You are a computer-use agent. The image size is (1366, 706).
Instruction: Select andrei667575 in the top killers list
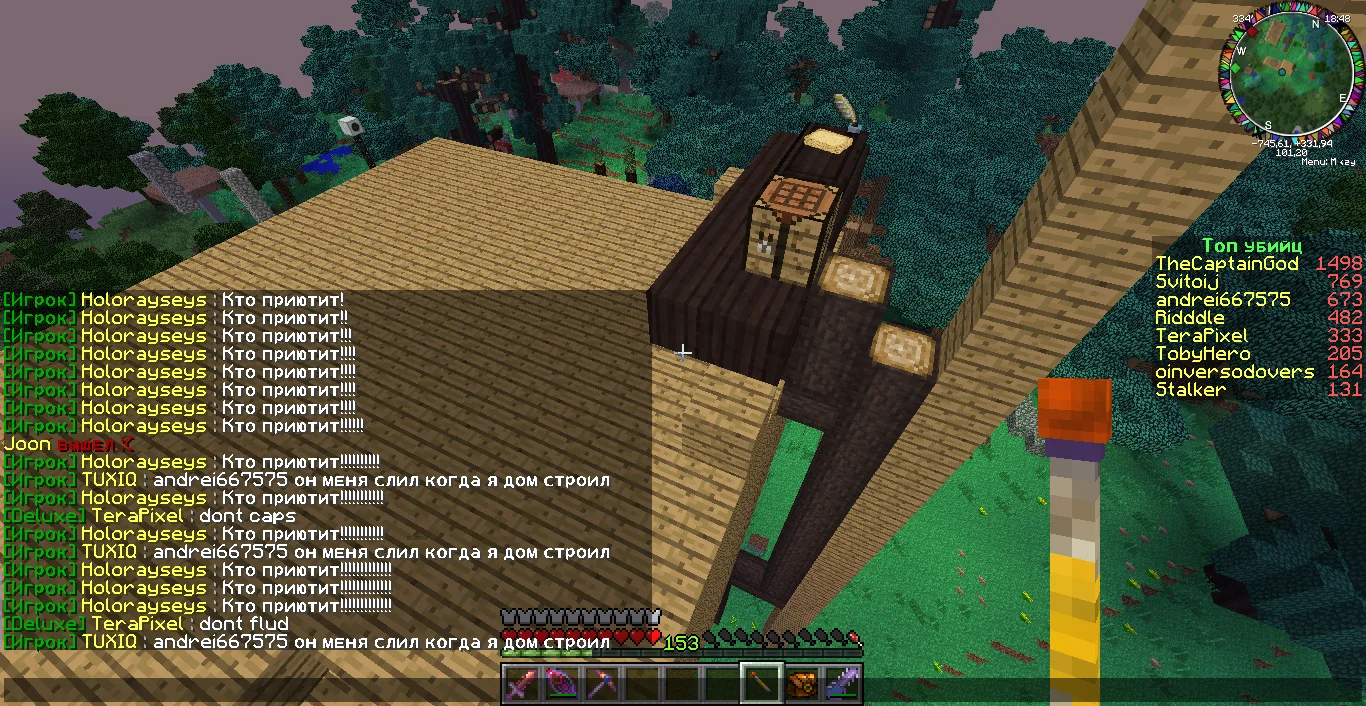coord(1223,300)
